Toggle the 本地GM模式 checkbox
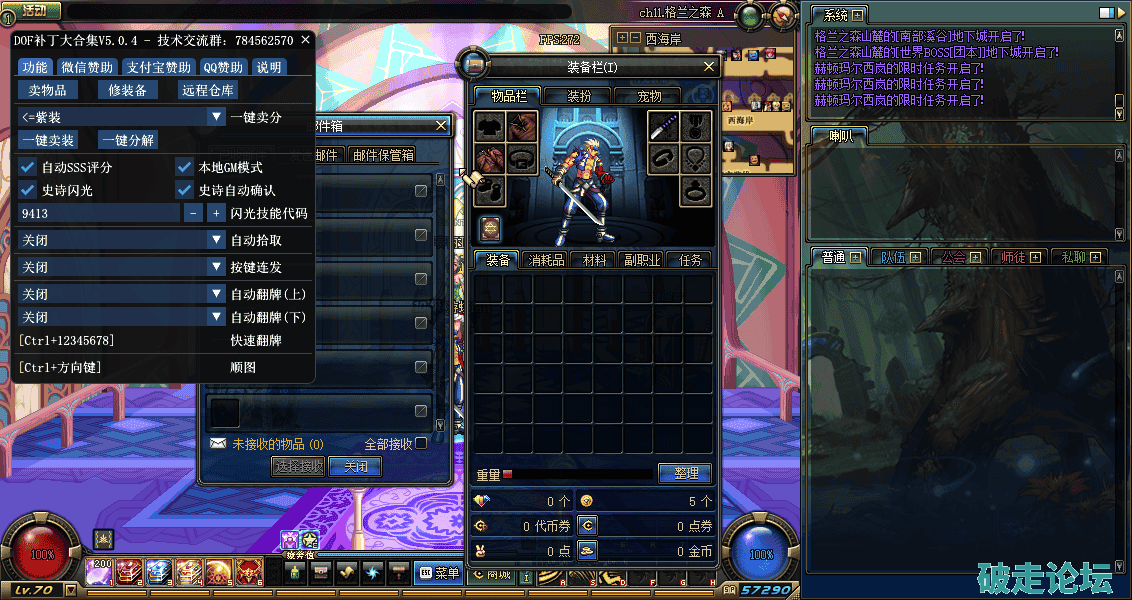The height and width of the screenshot is (600, 1132). pyautogui.click(x=184, y=167)
